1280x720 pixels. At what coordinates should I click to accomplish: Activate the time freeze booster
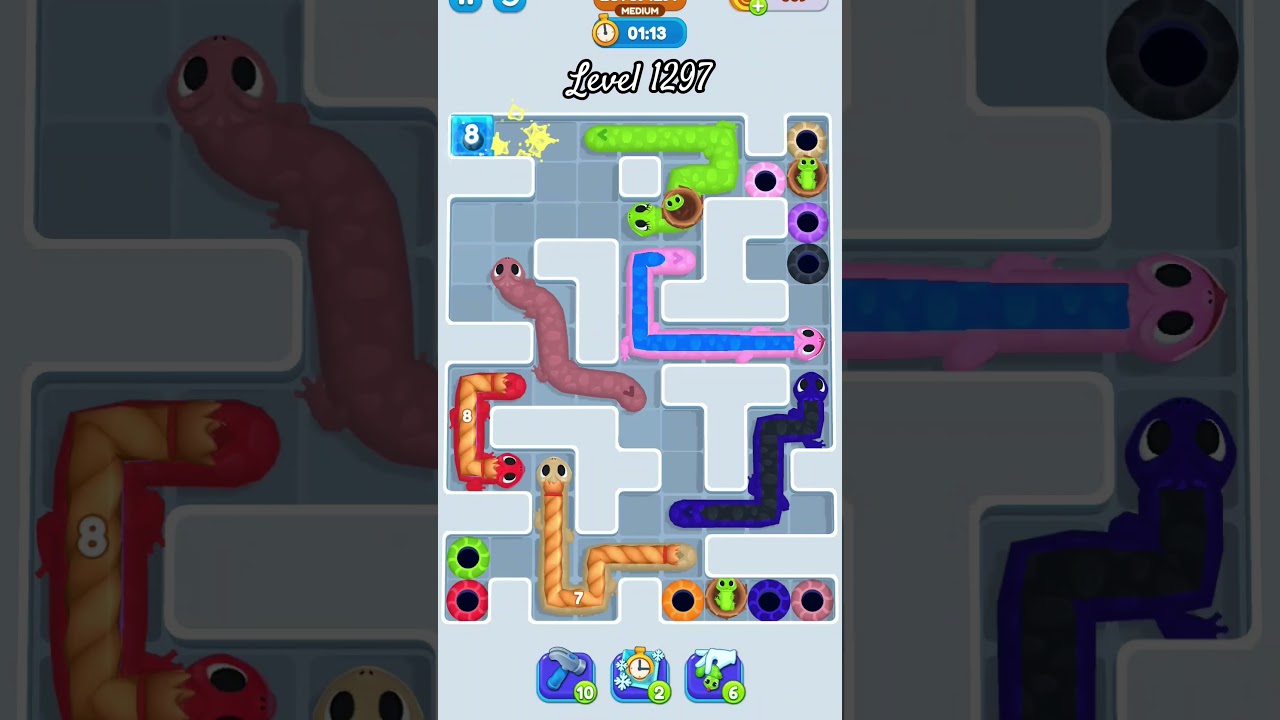[640, 675]
